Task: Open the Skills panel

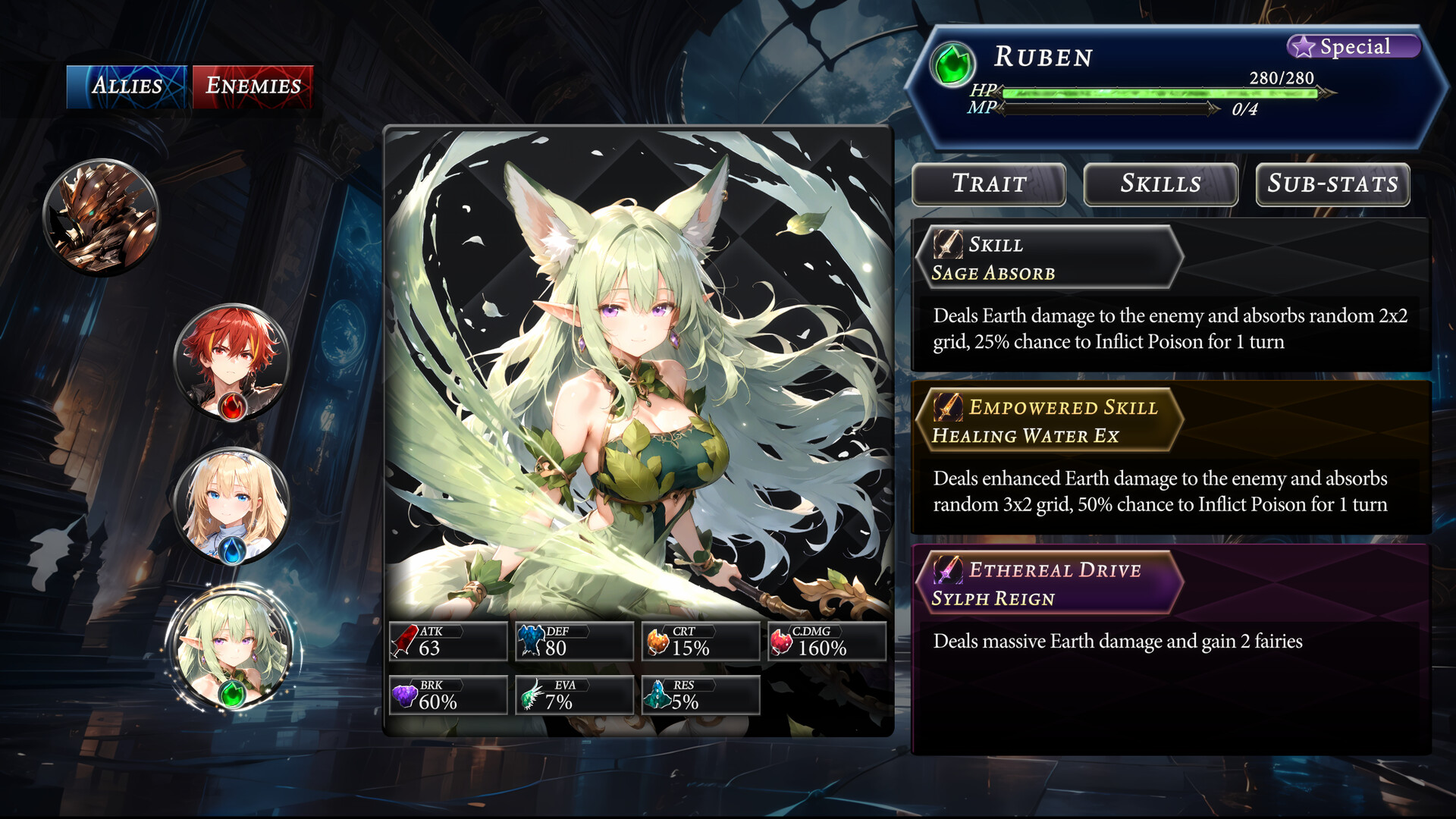Action: click(1159, 184)
